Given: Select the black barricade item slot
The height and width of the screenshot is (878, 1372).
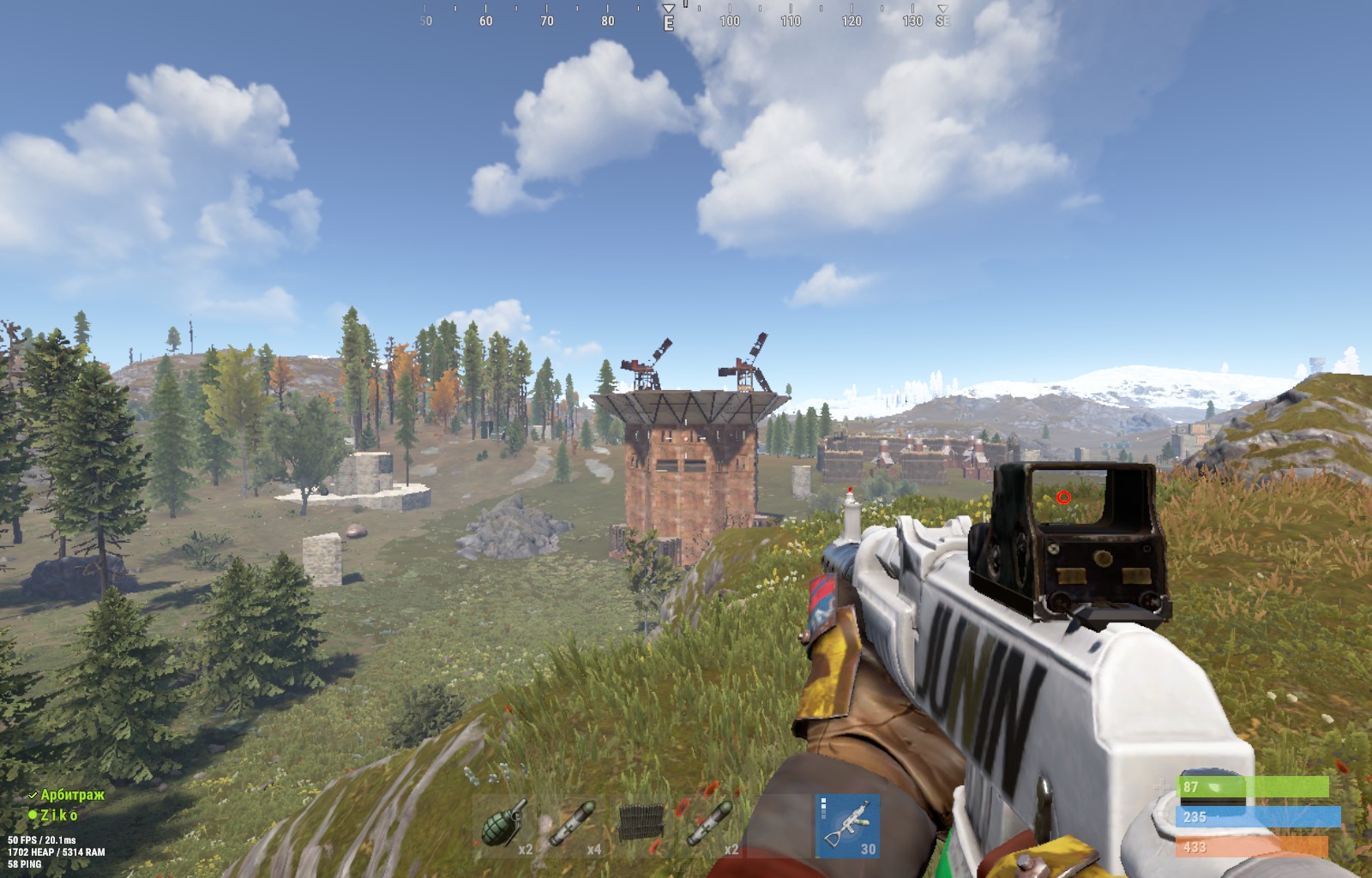Looking at the screenshot, I should [641, 825].
